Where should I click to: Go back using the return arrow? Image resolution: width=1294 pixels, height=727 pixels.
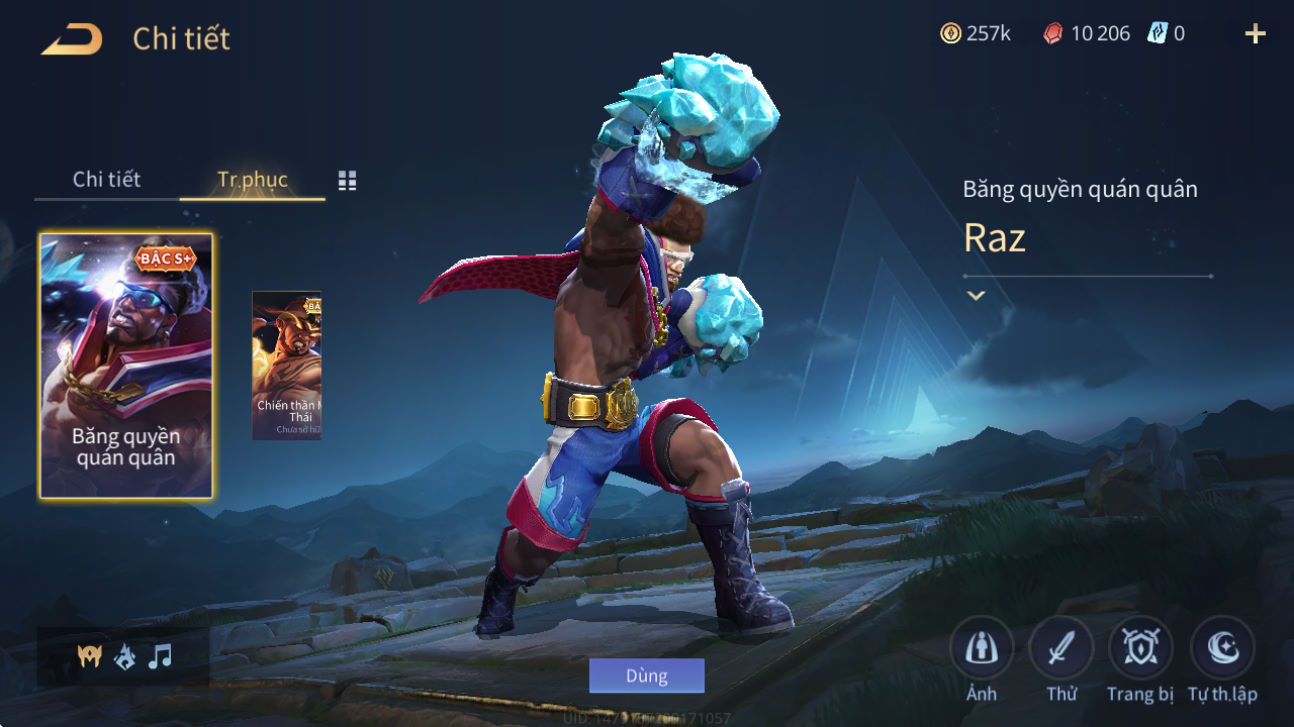click(x=71, y=39)
